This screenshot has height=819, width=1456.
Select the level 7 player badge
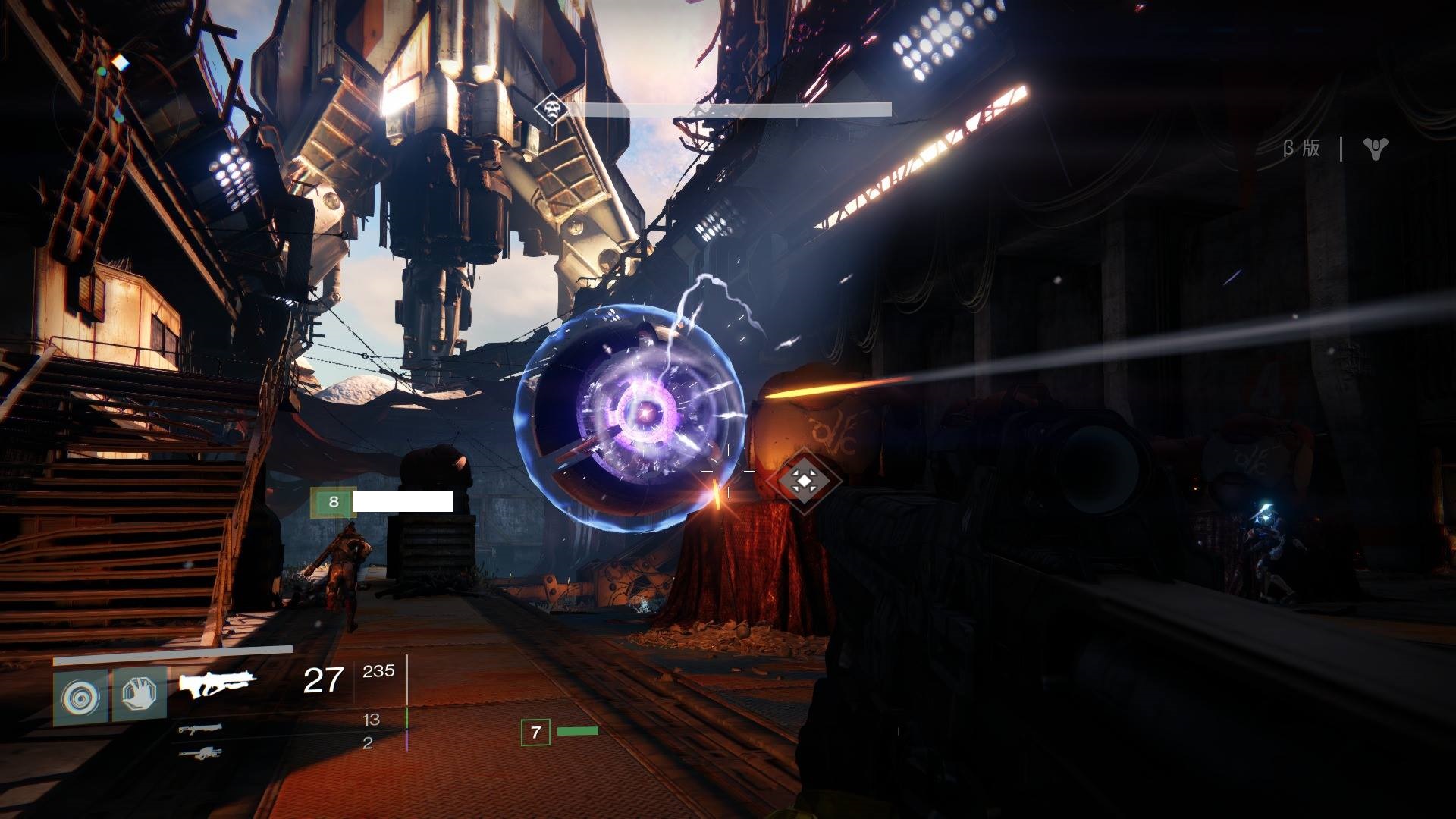535,733
